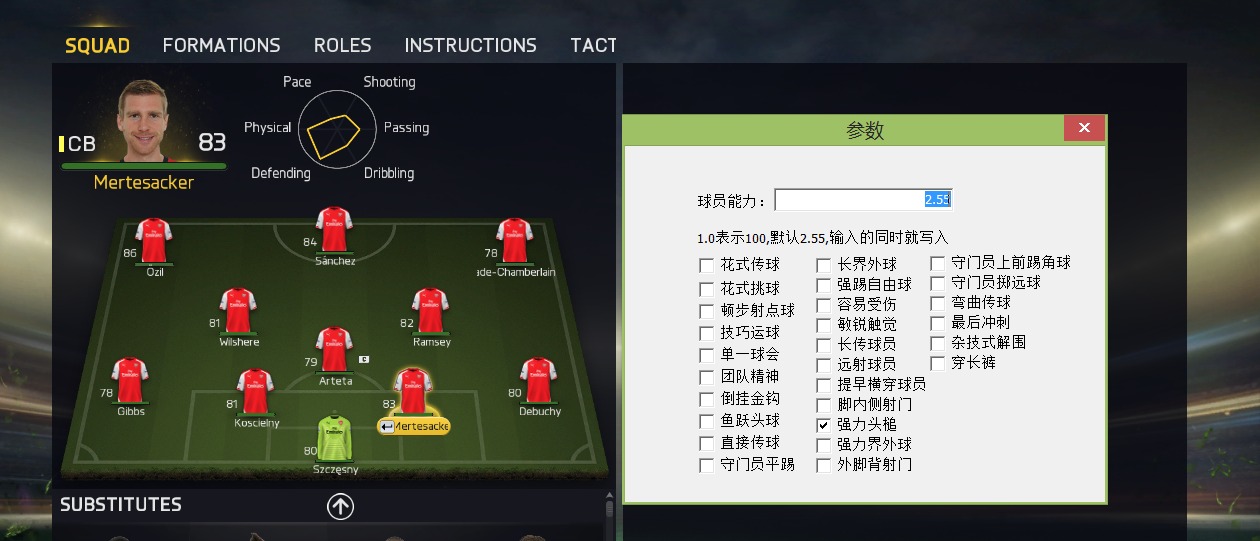1260x541 pixels.
Task: Click Koscielny's defender shirt
Action: (255, 391)
